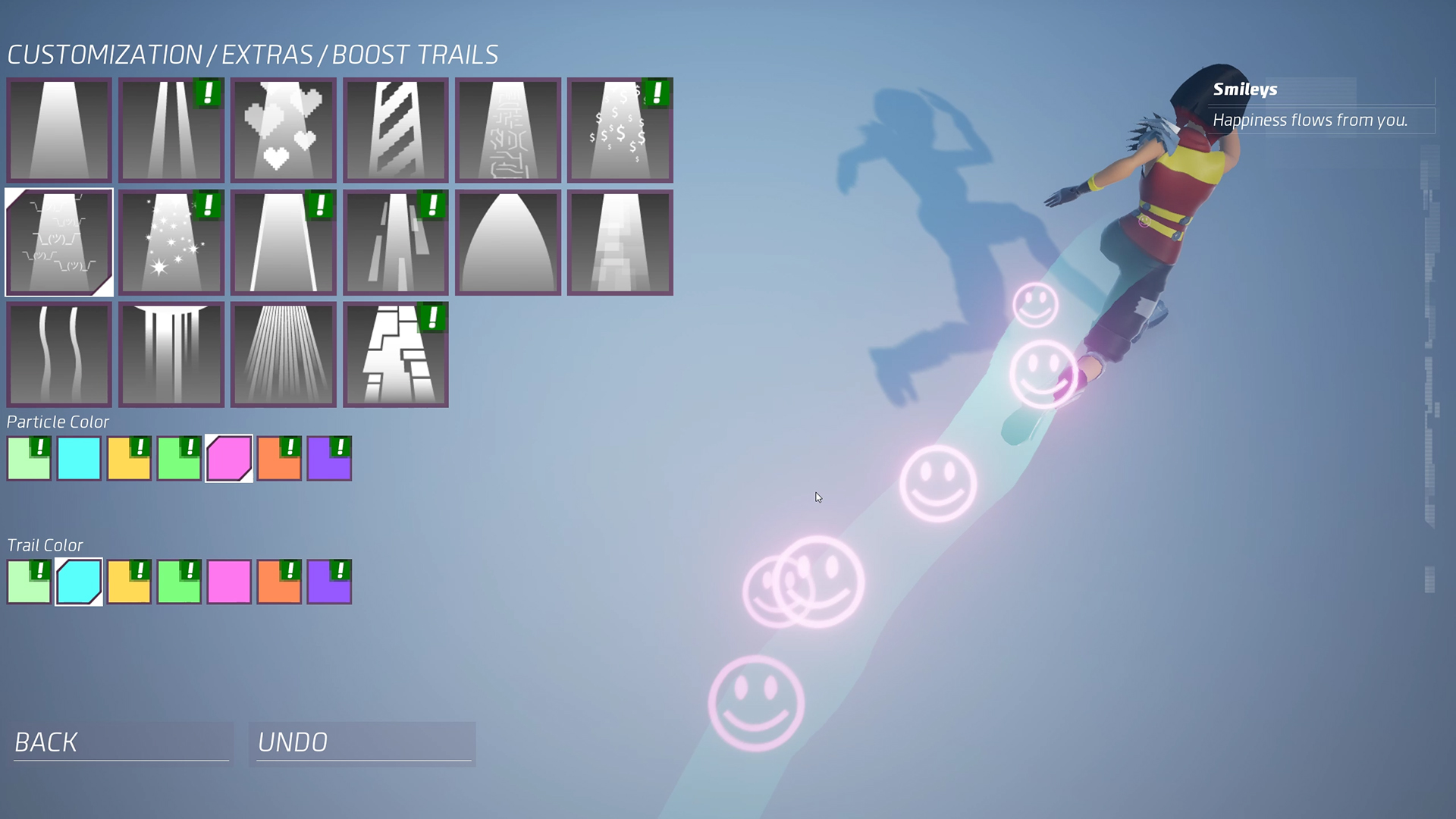Pick the dashed road boost trail
The image size is (1456, 819).
pos(395,242)
